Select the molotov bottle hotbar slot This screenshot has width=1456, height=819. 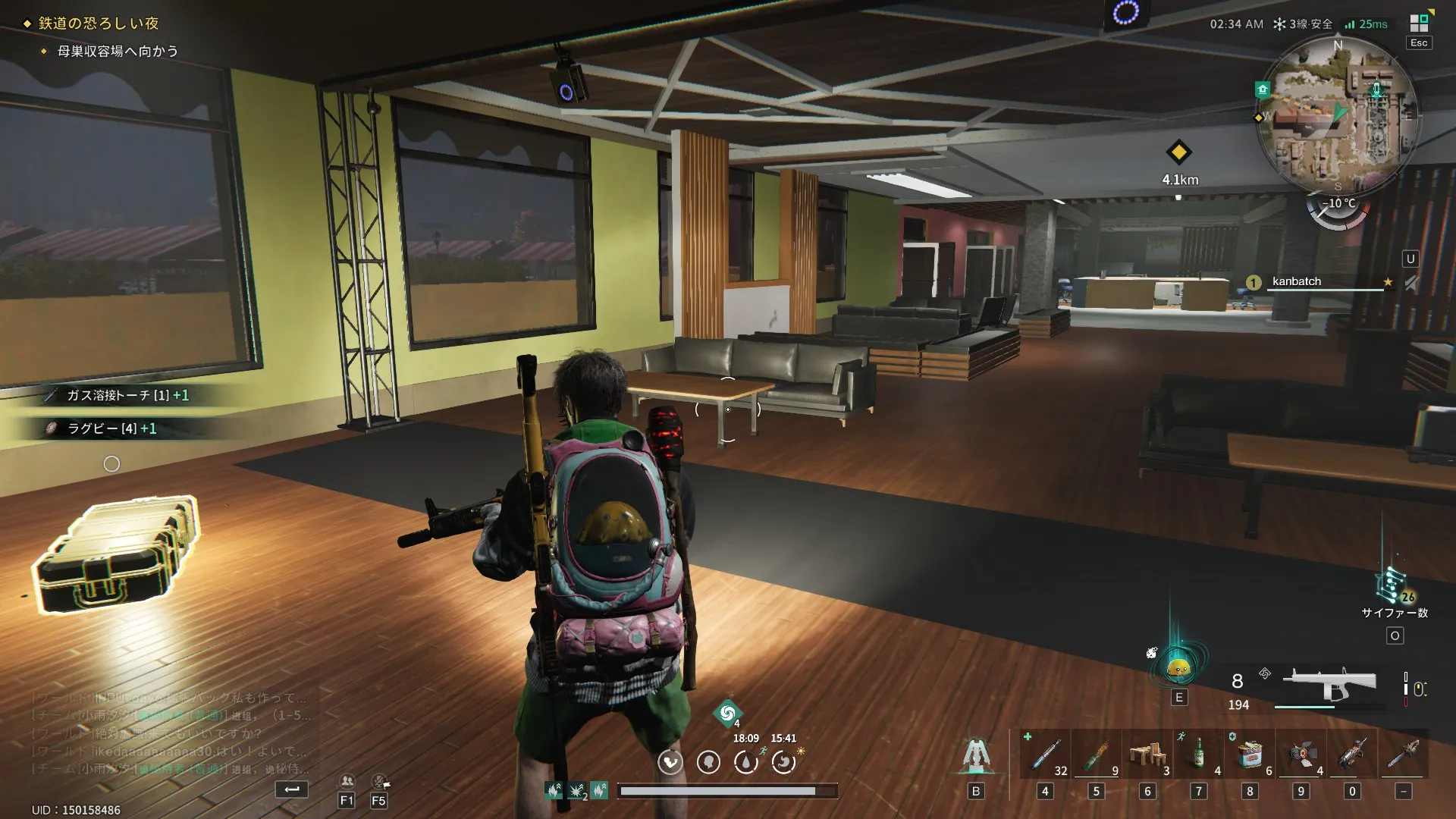point(1097,755)
